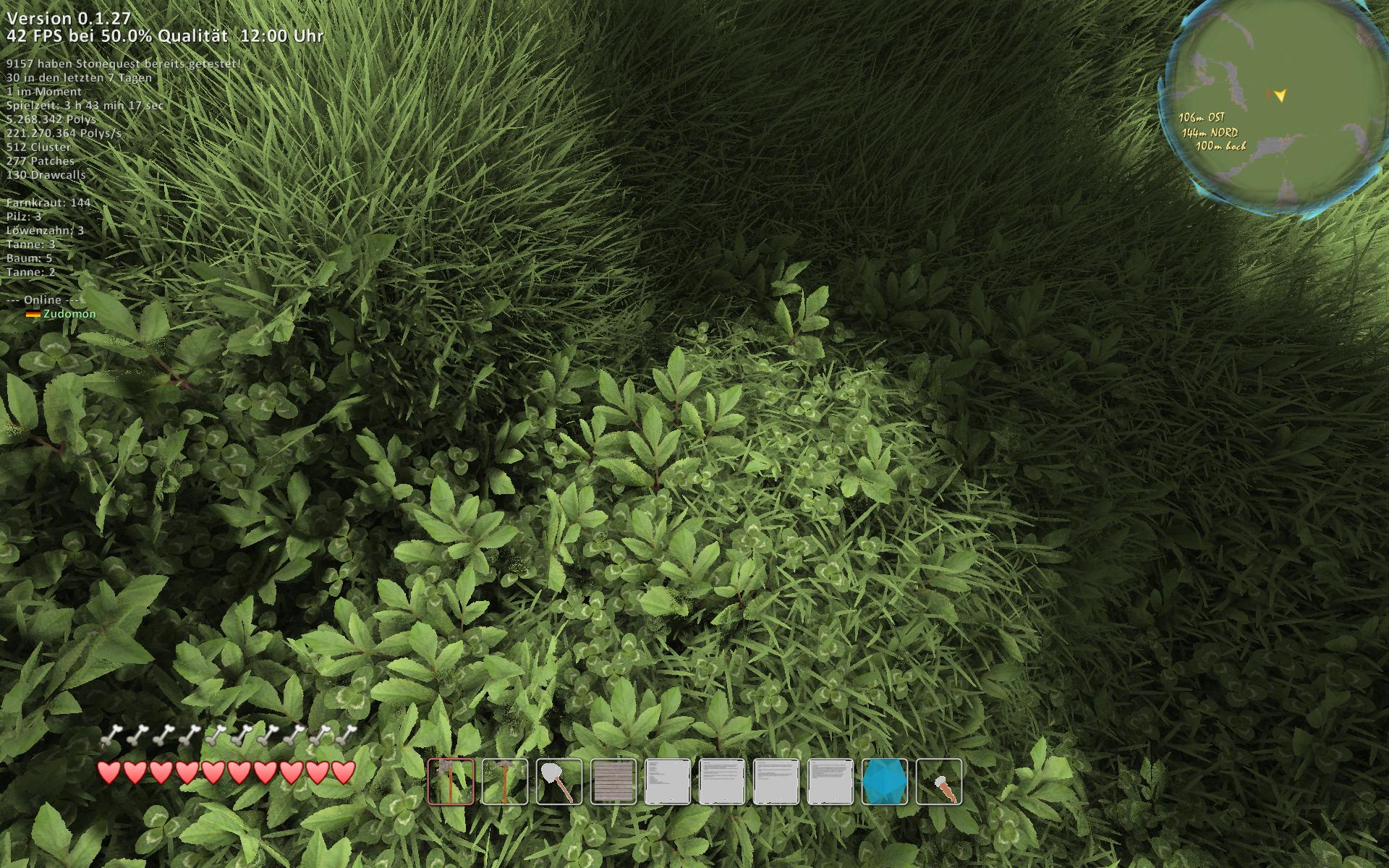Select the wooden planks block slot
1389x868 pixels.
coord(613,782)
